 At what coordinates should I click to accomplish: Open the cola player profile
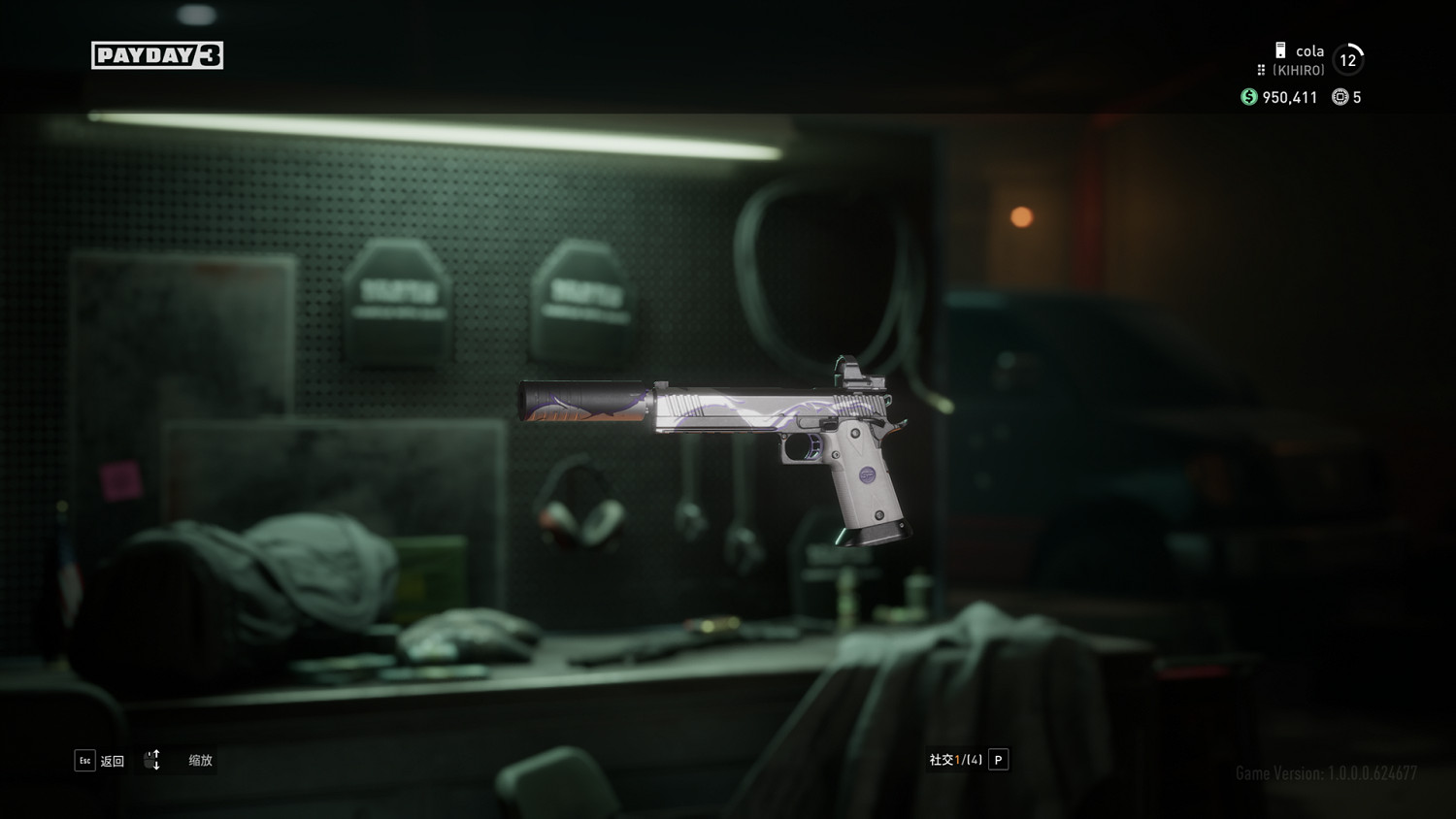[1308, 51]
